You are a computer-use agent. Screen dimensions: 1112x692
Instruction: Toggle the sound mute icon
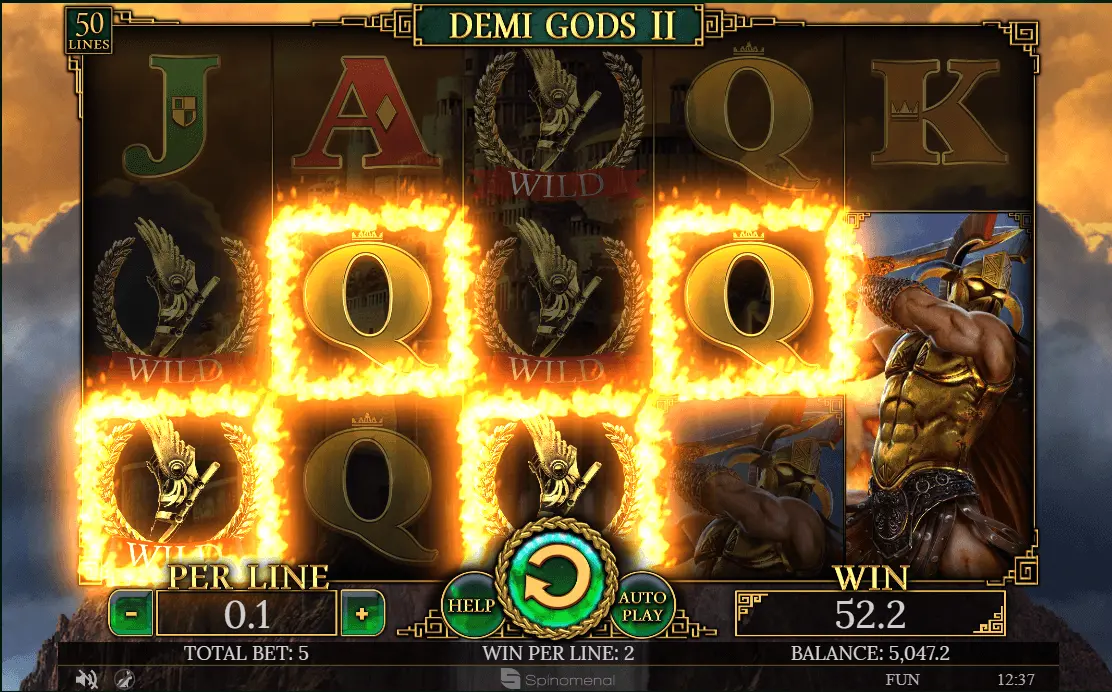point(87,680)
